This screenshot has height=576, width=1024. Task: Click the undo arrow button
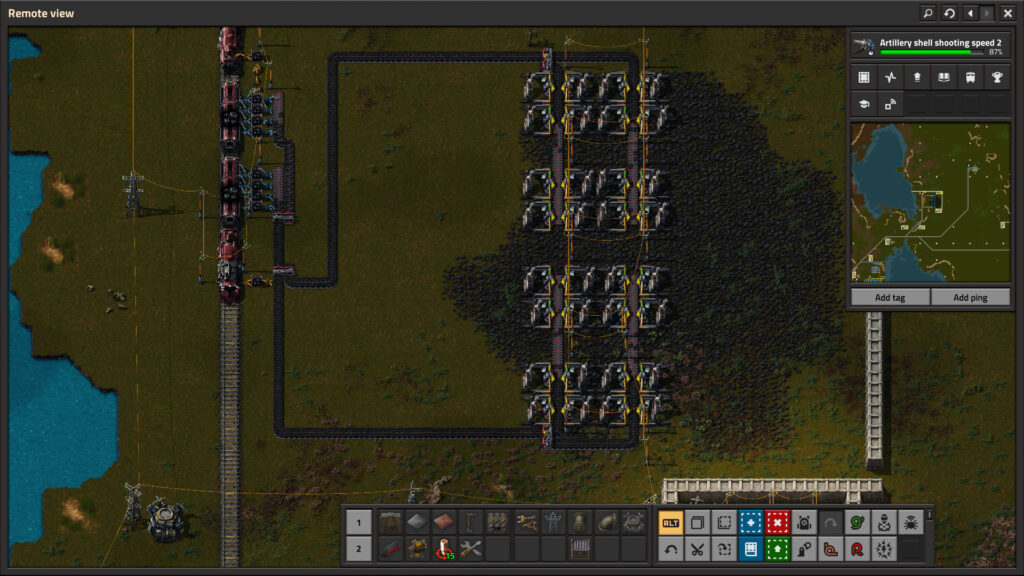pos(670,548)
